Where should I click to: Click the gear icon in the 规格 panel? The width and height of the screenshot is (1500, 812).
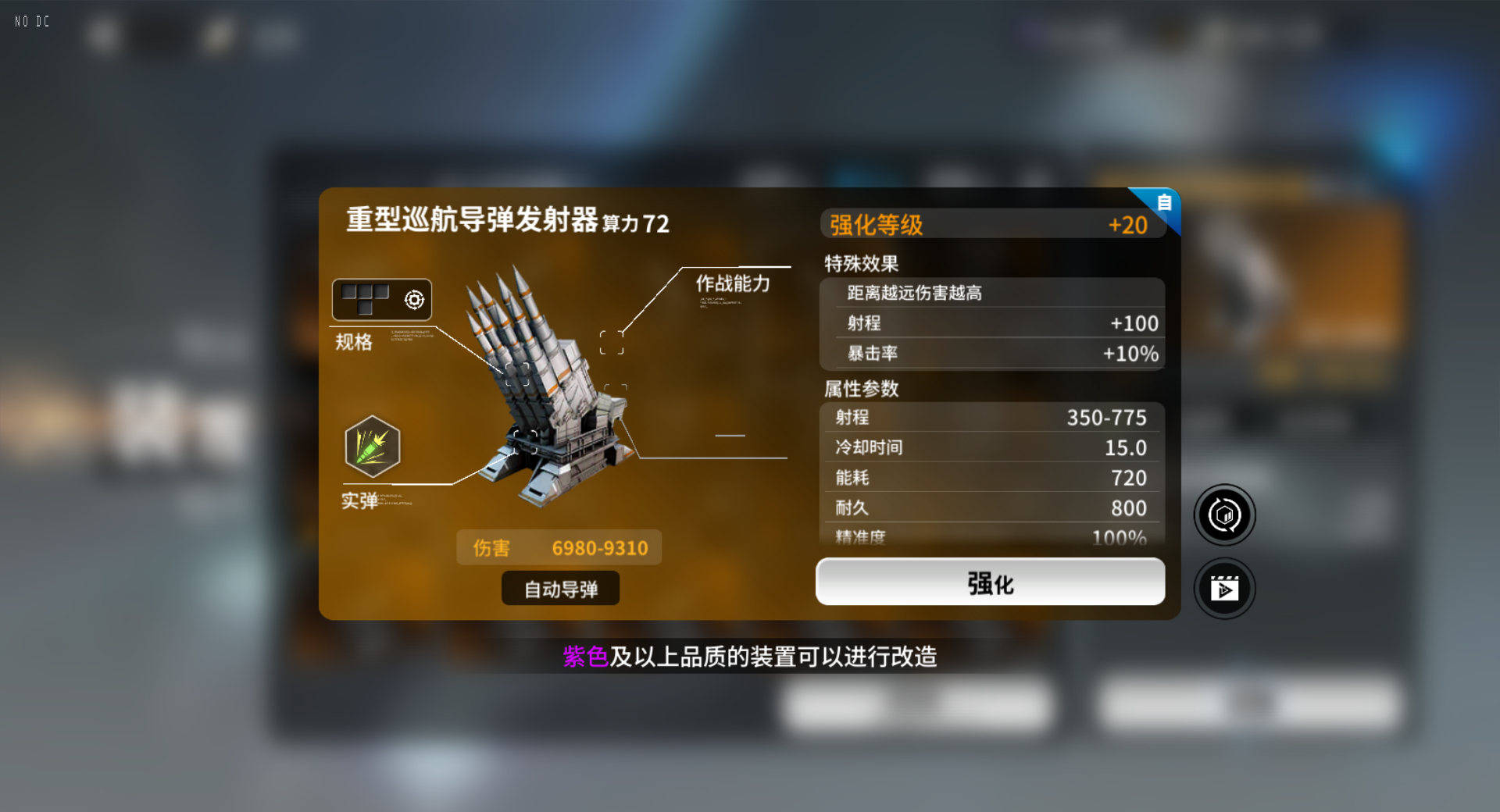[x=415, y=299]
